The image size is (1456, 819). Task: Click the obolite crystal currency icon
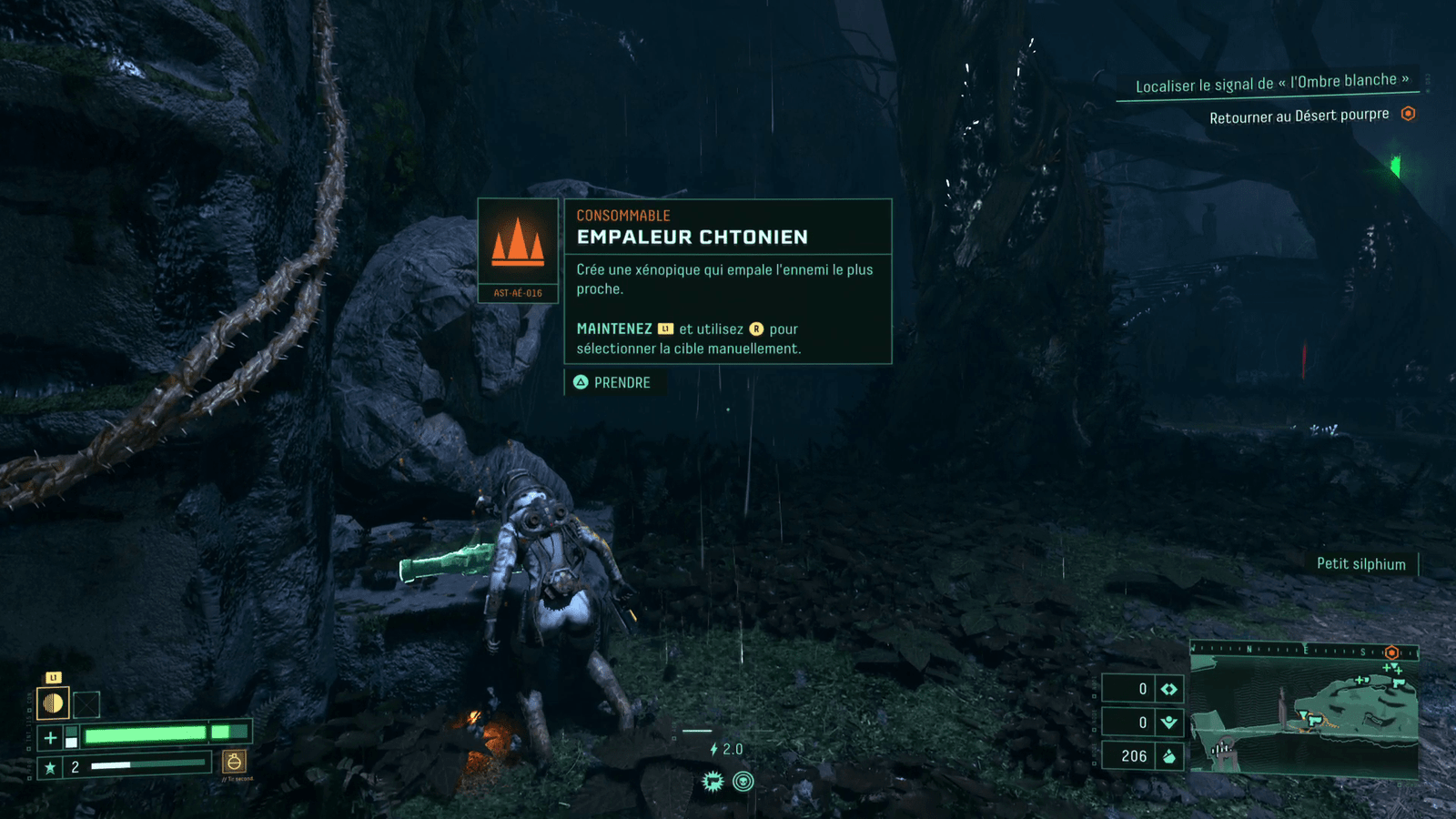point(1169,756)
